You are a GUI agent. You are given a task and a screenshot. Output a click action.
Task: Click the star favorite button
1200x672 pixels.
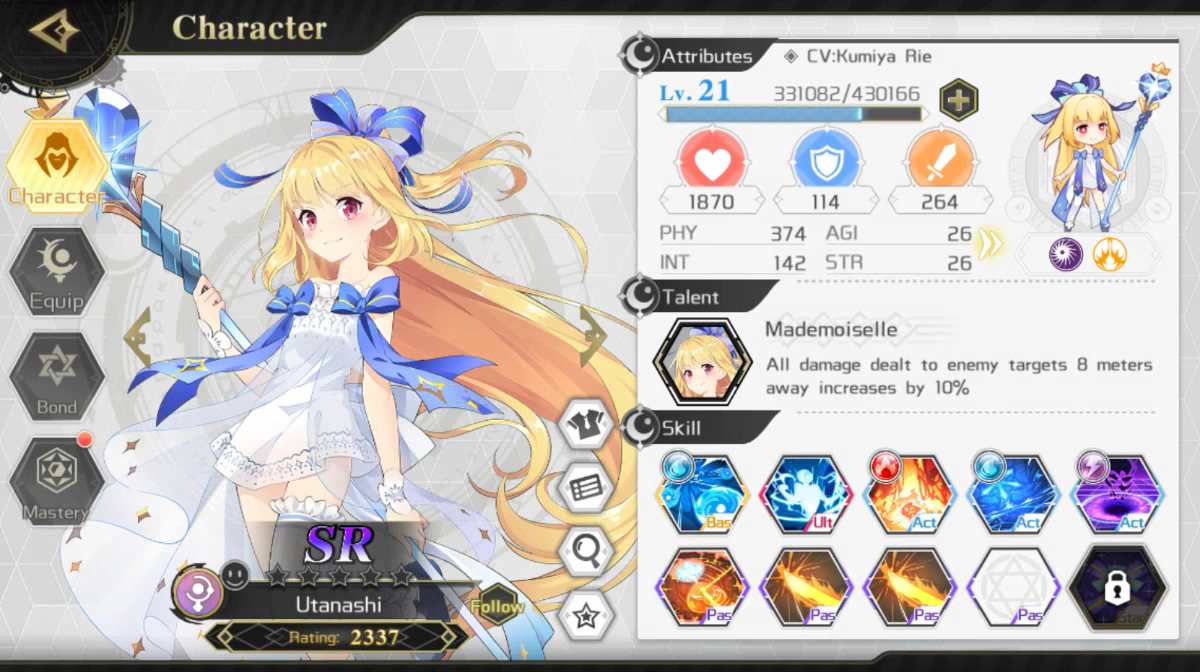tap(586, 613)
